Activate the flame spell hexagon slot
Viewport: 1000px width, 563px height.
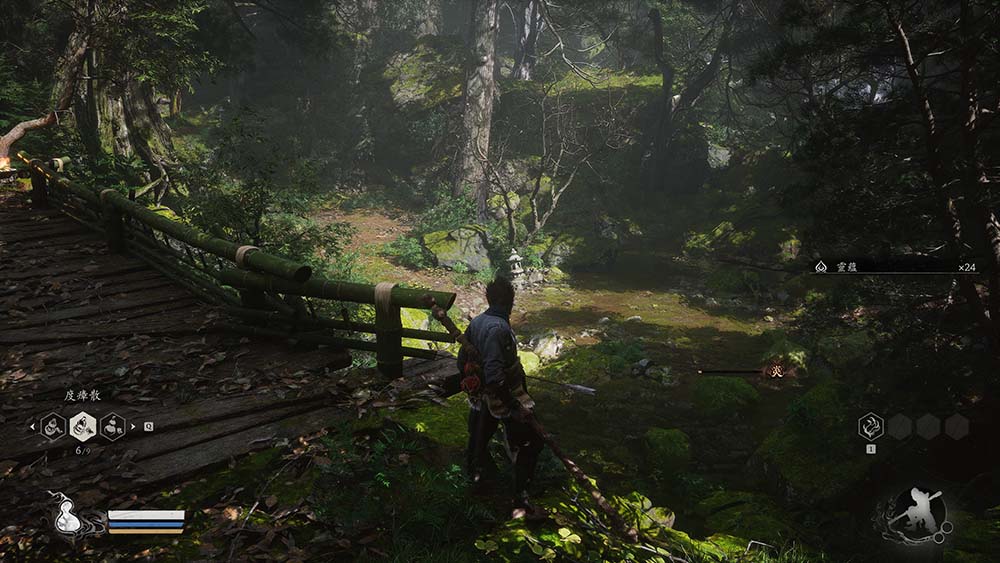coord(871,427)
